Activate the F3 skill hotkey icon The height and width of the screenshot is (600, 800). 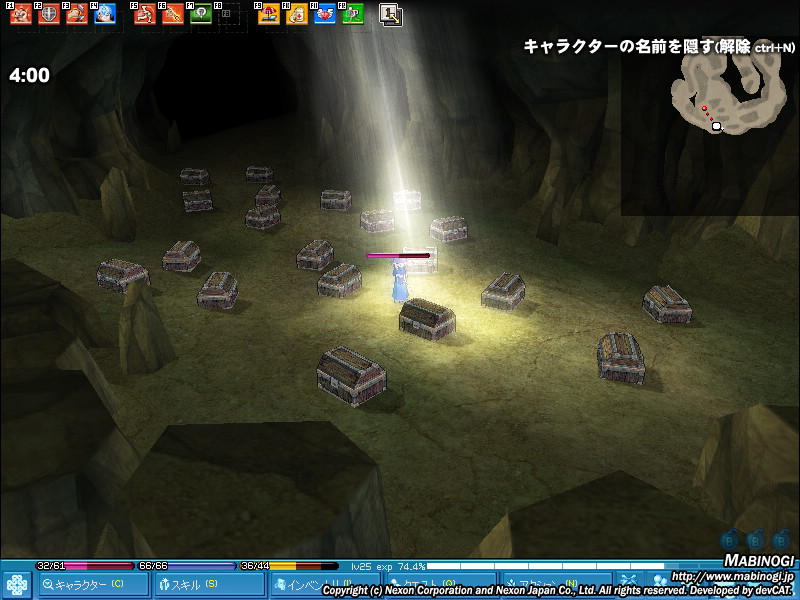[76, 14]
